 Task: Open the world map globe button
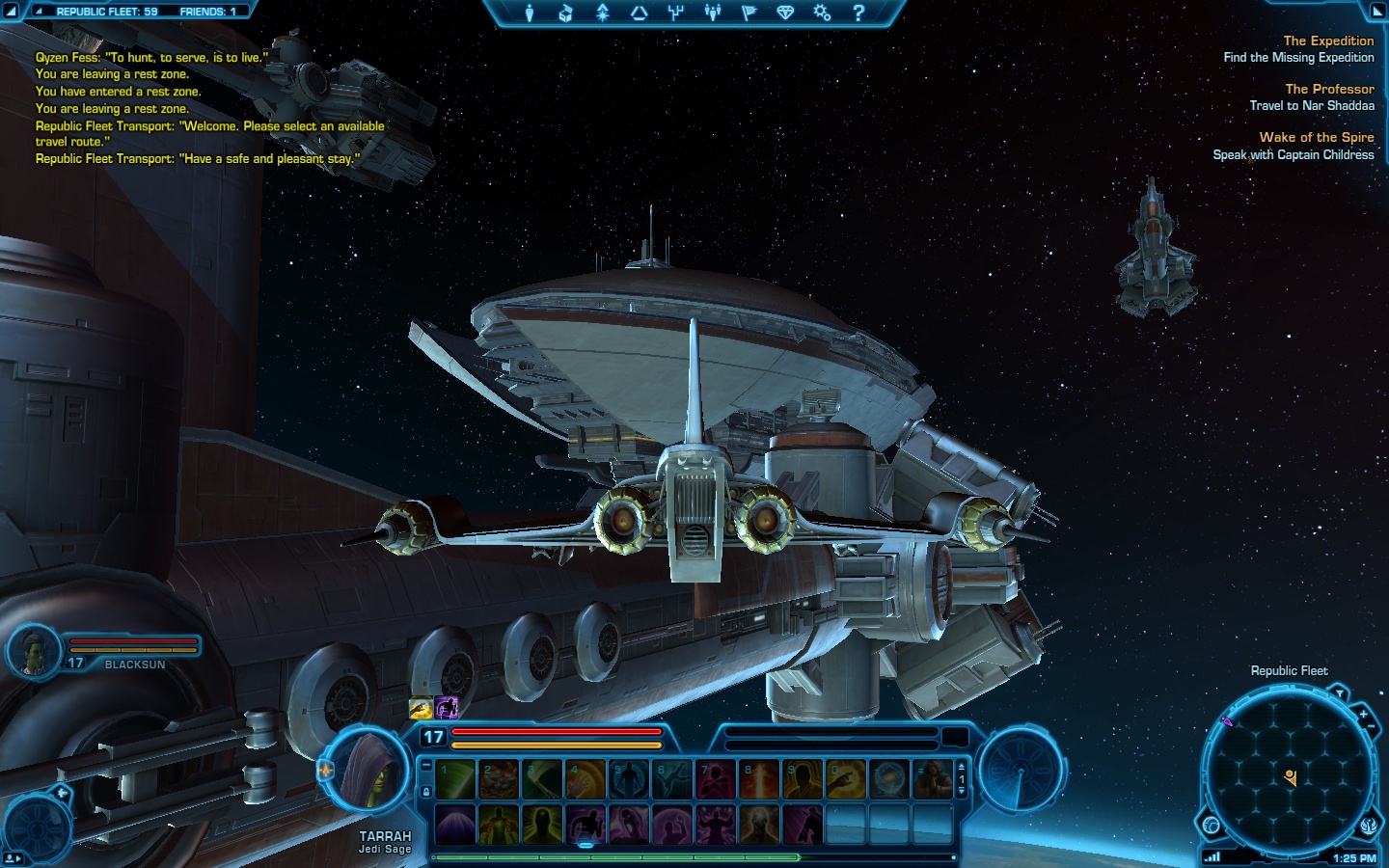click(x=1211, y=826)
